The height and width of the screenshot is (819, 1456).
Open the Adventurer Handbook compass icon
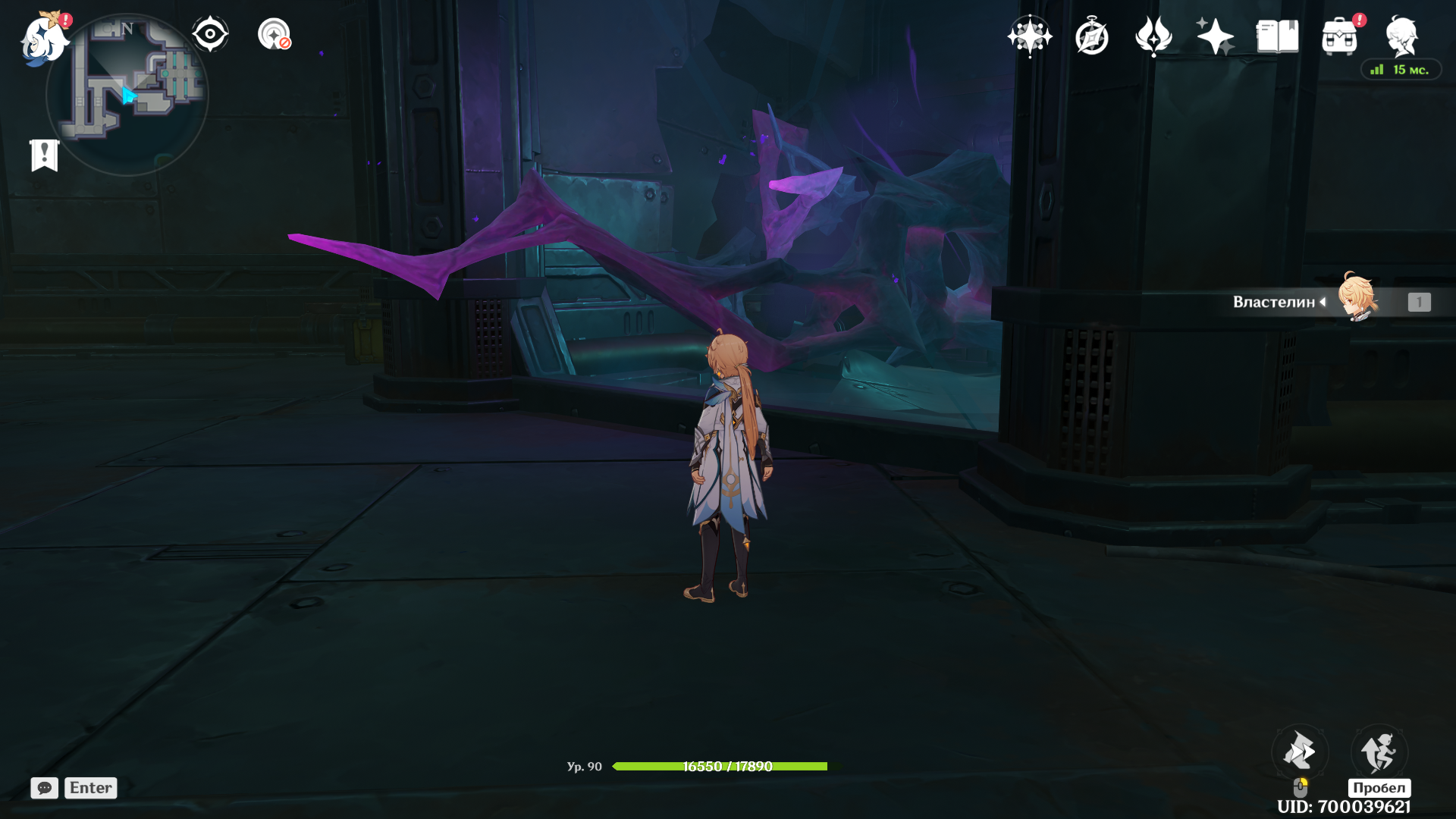pos(1092,36)
